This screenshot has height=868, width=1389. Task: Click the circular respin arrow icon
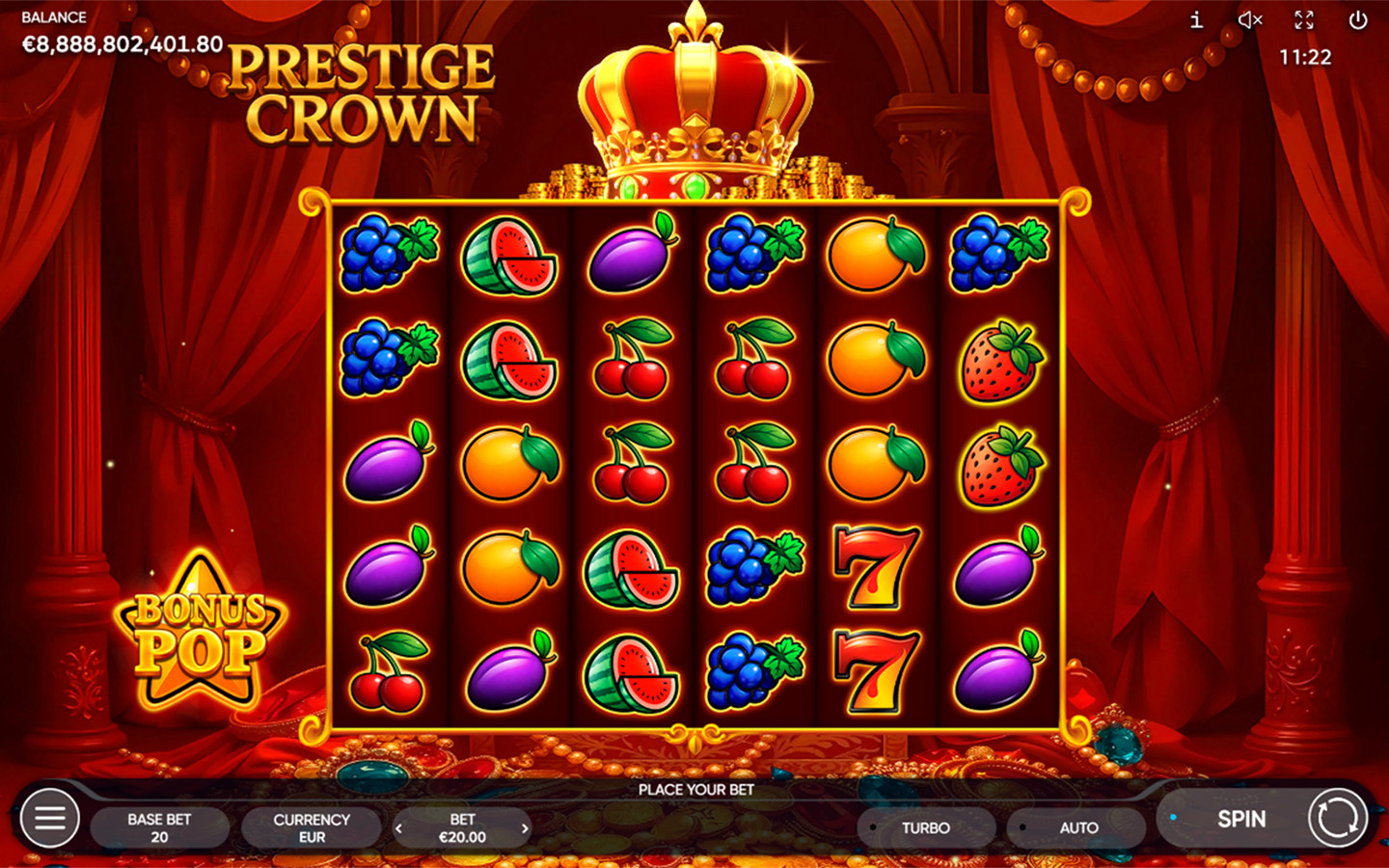[x=1339, y=818]
